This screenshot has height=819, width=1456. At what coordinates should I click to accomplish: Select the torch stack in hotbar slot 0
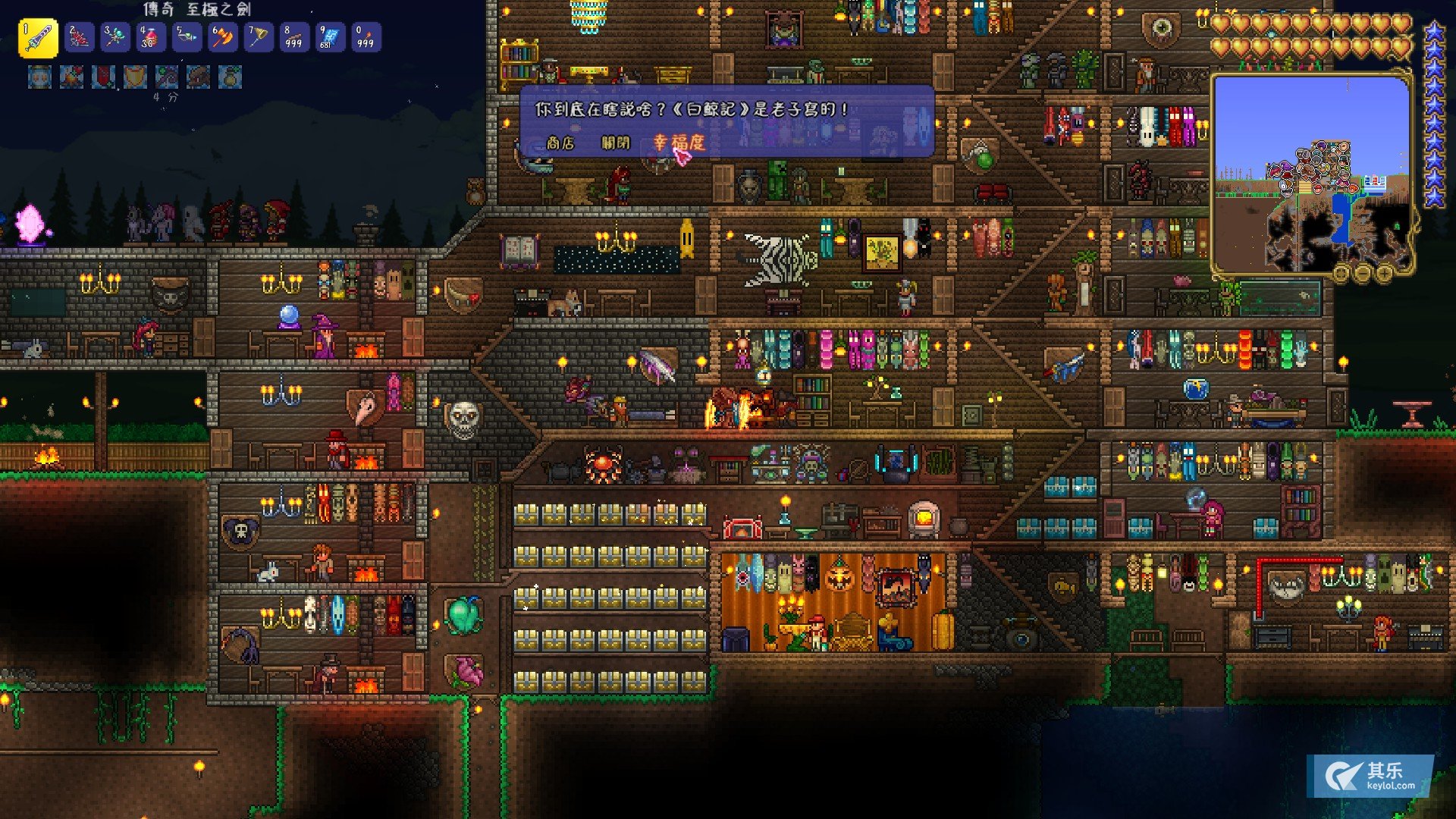(x=365, y=38)
